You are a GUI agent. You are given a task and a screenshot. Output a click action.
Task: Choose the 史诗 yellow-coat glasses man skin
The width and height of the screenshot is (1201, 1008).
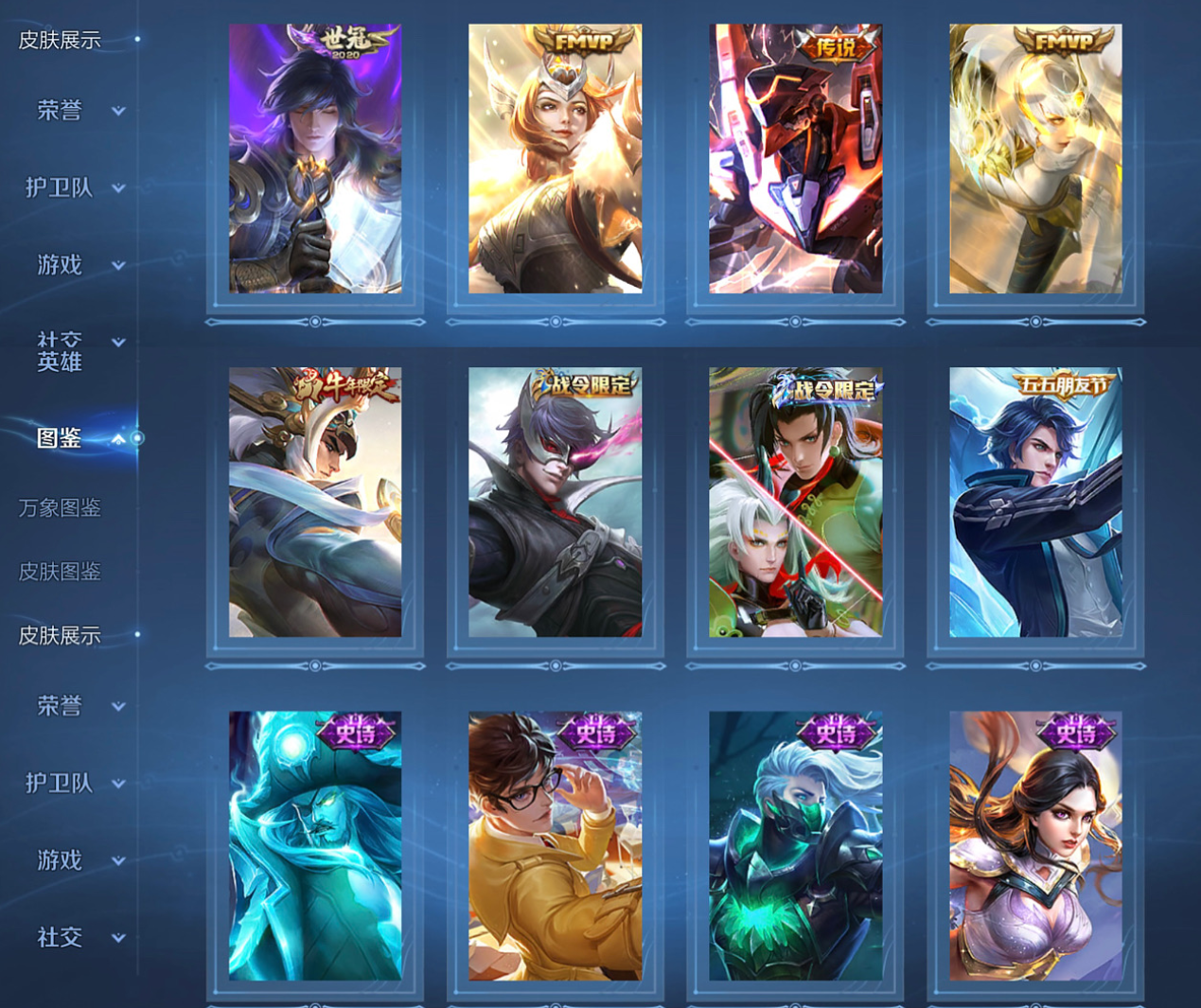coord(556,846)
